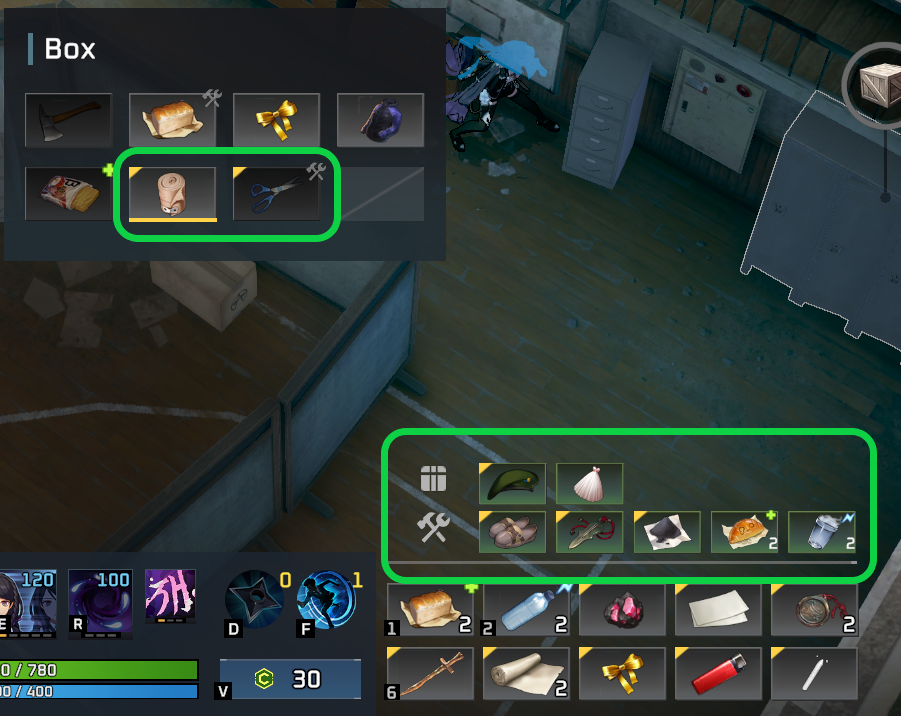
Task: Select the pink crystal inventory slot
Action: [621, 610]
